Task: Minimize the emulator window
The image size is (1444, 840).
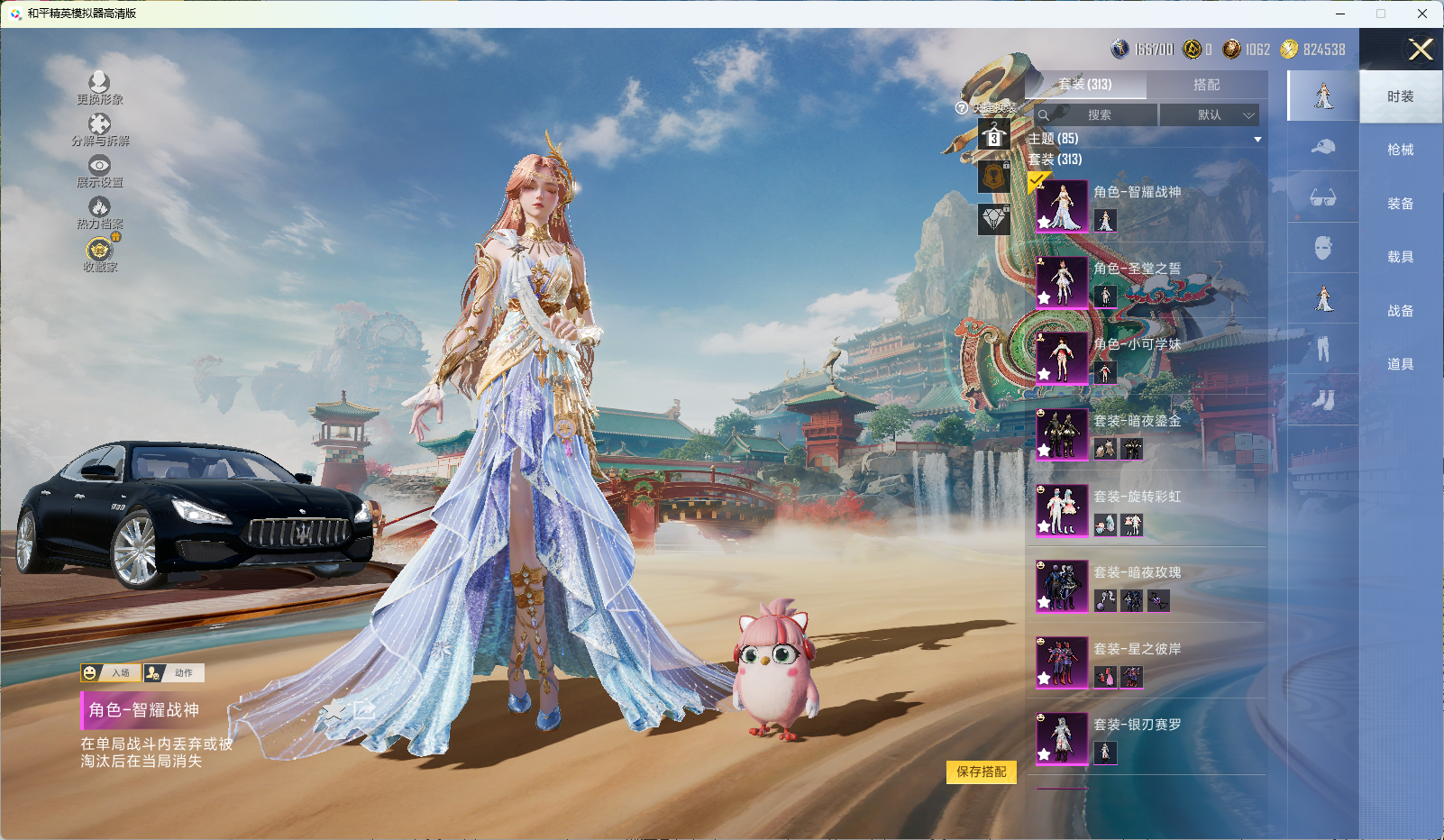Action: click(1340, 14)
